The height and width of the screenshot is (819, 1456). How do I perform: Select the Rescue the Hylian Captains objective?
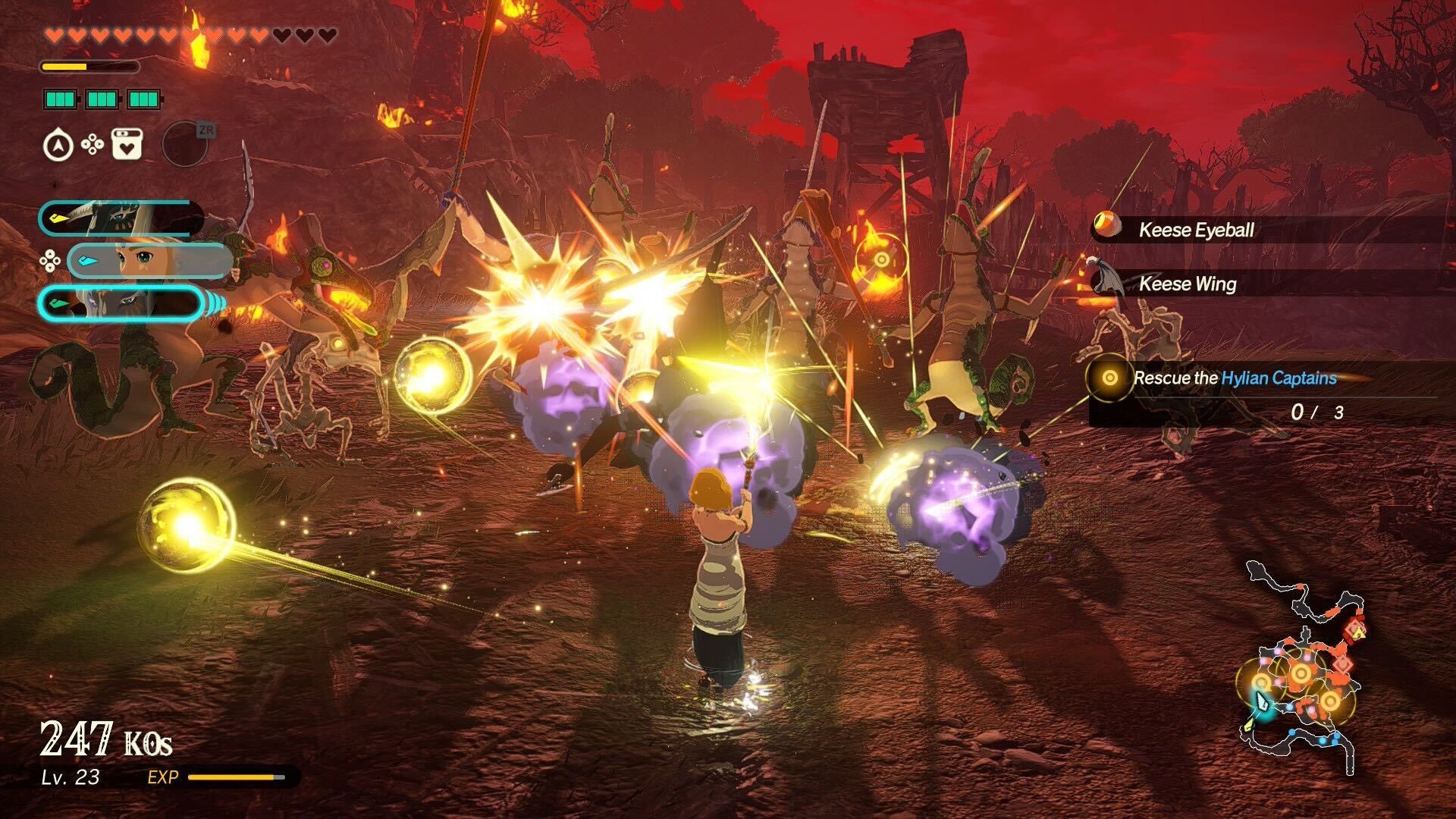[x=1234, y=378]
